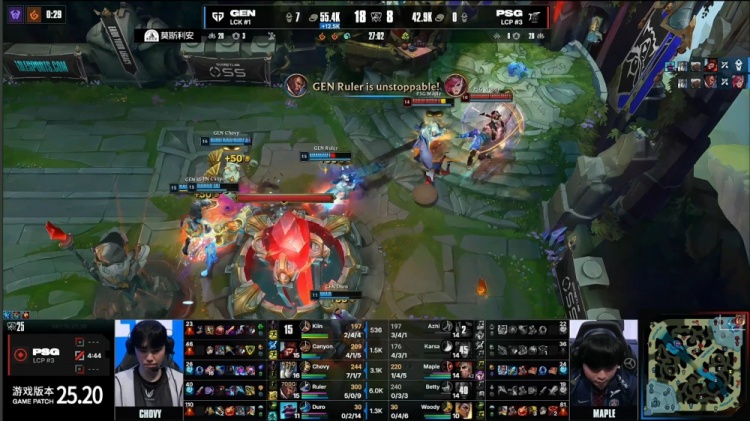This screenshot has width=750, height=421.
Task: Click the GEN team logo in the top bar
Action: [217, 16]
